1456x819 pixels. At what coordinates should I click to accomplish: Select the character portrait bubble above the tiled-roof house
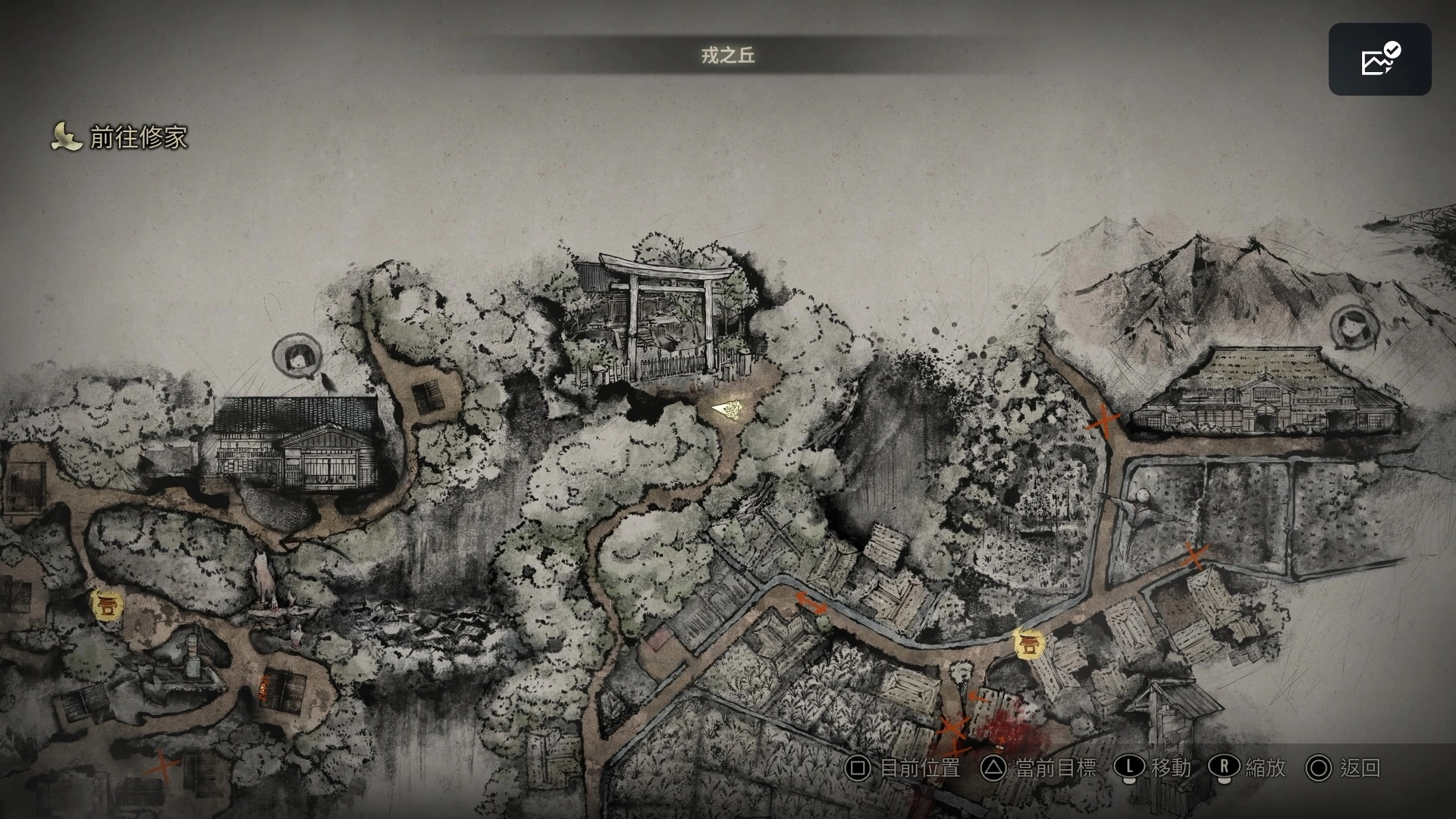[295, 356]
